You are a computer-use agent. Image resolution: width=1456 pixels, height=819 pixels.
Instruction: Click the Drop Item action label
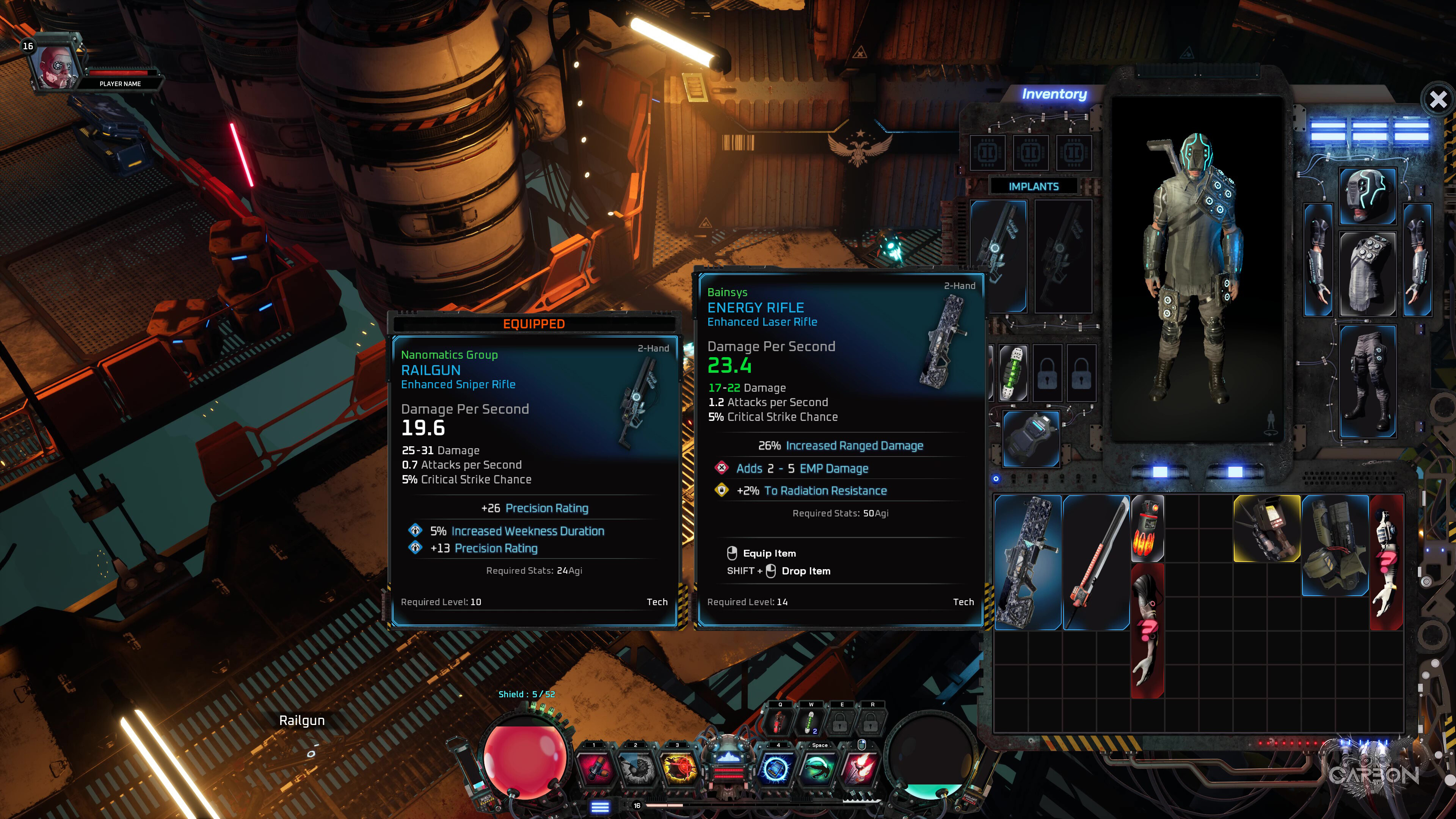[805, 571]
